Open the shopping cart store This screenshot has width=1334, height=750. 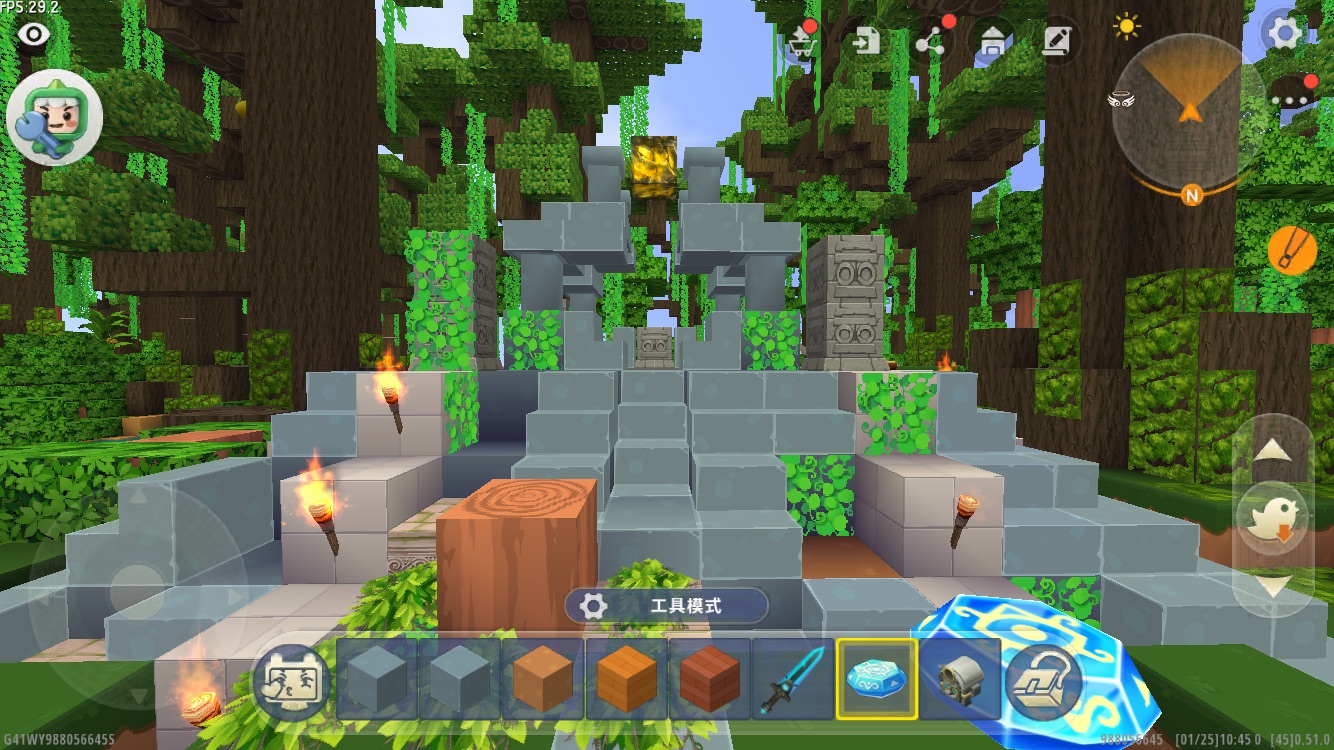[800, 41]
